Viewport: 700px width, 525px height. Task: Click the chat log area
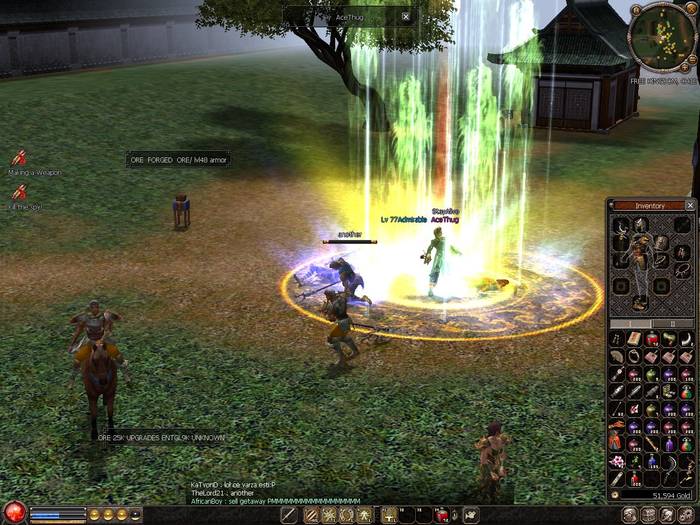click(x=275, y=492)
